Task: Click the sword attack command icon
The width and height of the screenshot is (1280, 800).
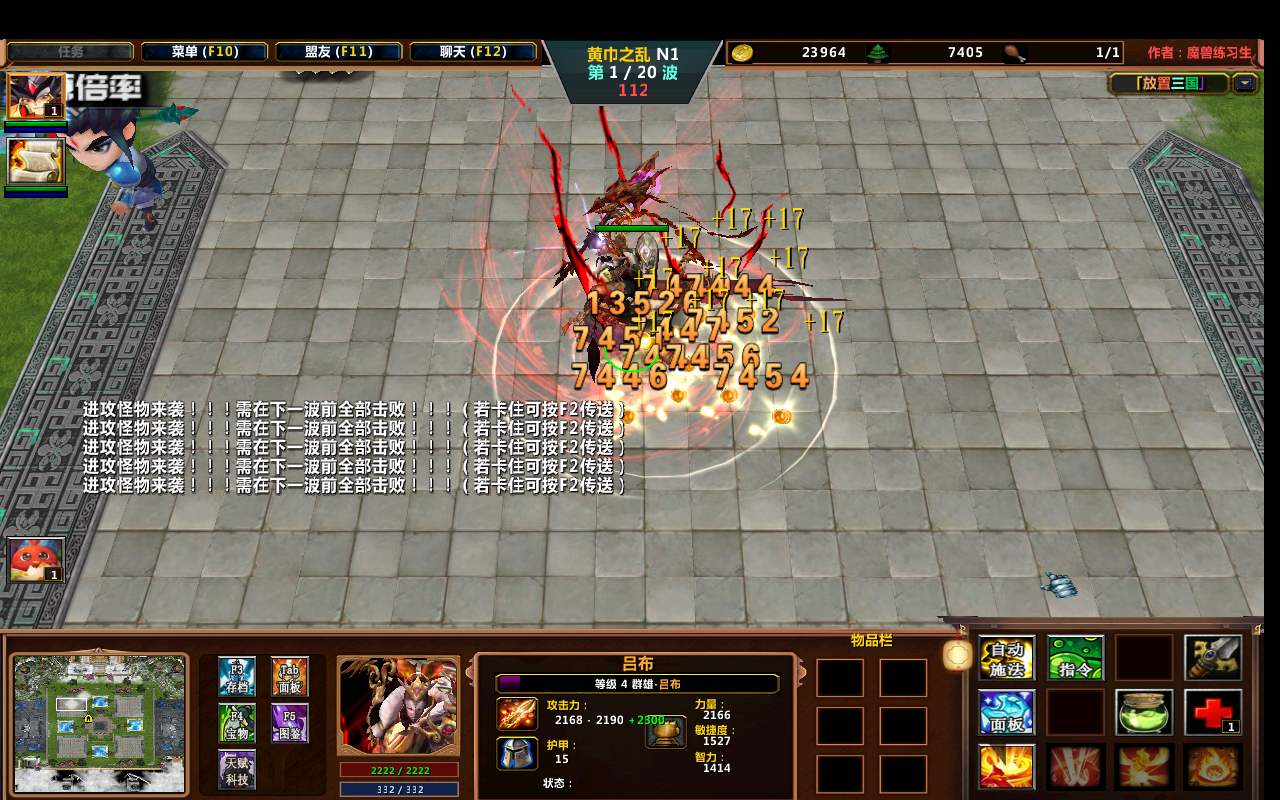Action: tap(1213, 658)
